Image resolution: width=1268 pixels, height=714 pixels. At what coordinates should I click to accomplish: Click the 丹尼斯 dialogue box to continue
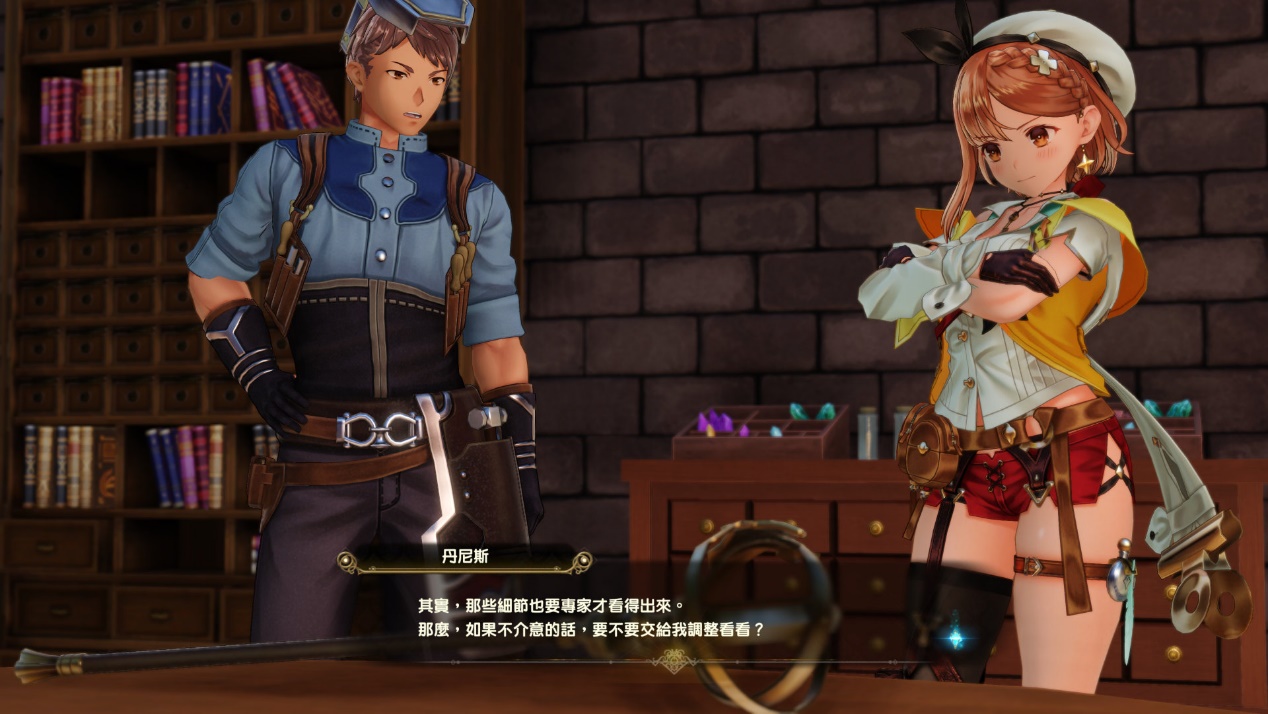point(590,618)
